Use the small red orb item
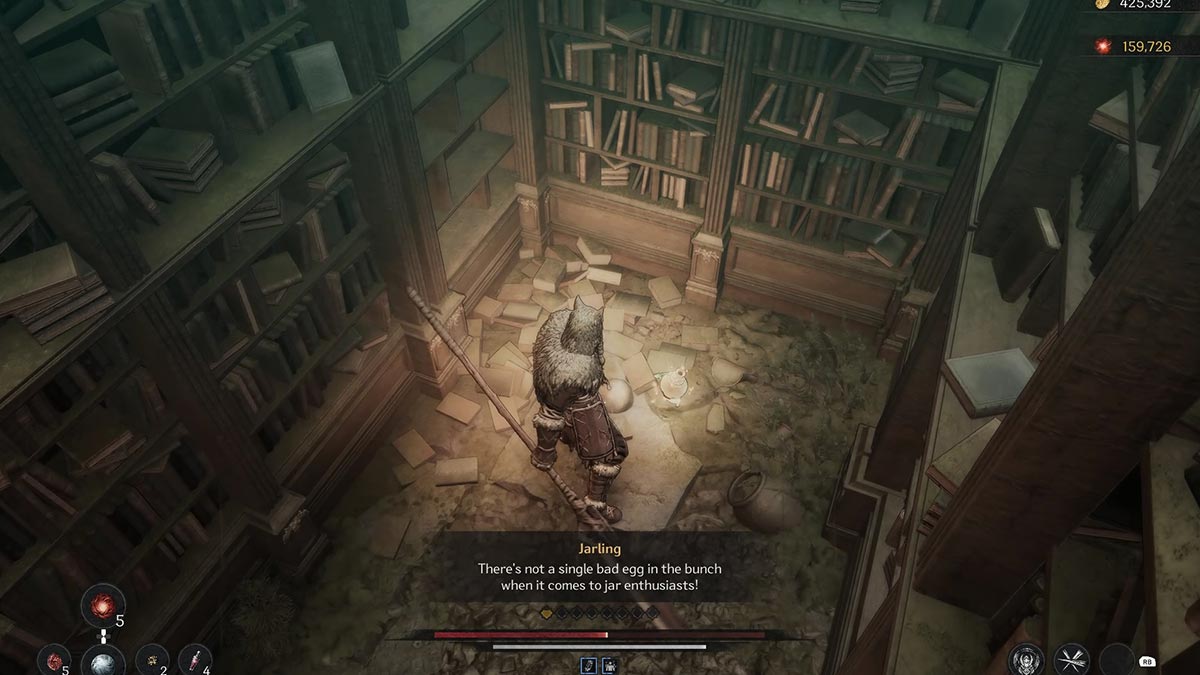1200x675 pixels. pyautogui.click(x=53, y=660)
